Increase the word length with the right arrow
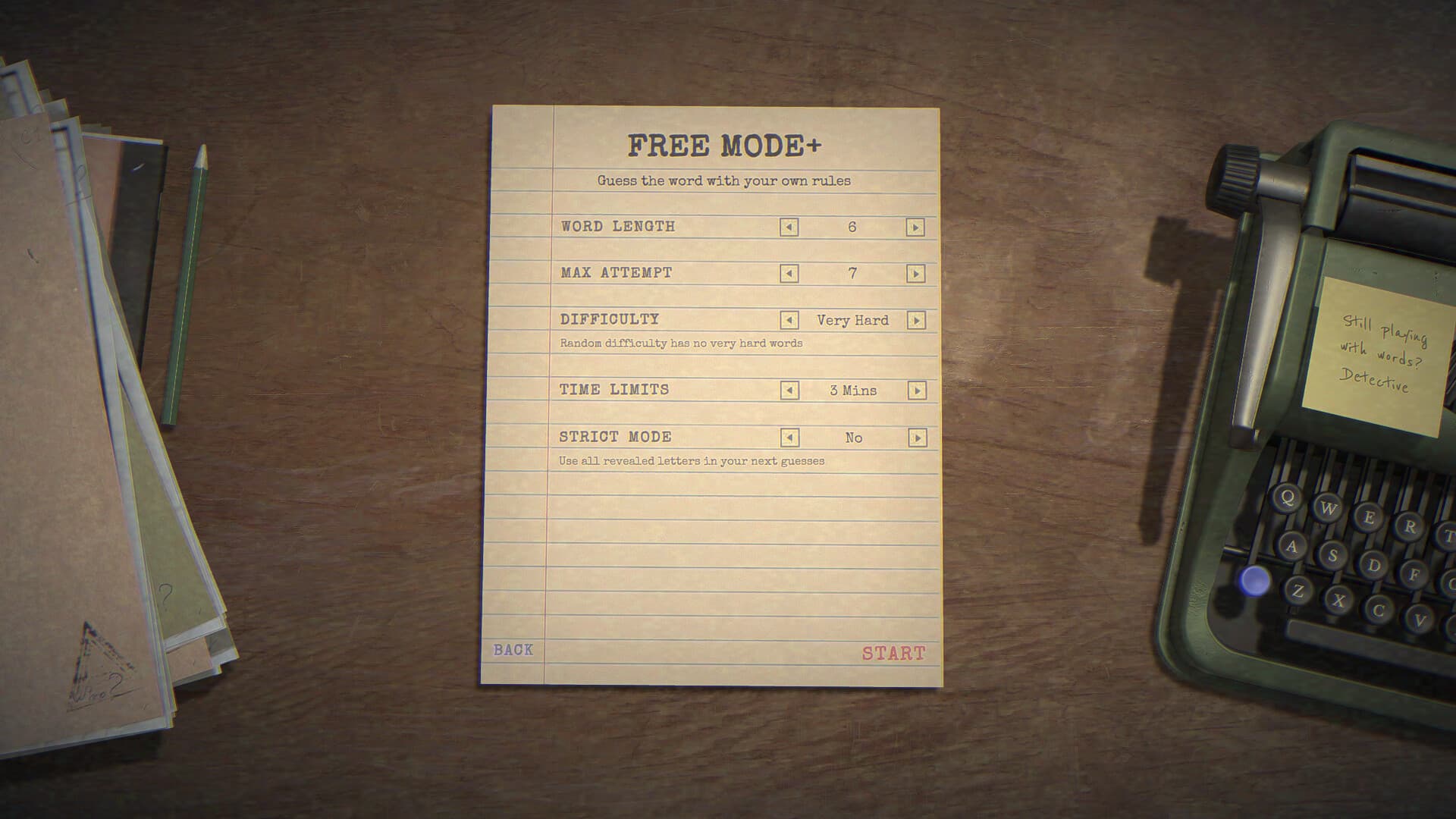Image resolution: width=1456 pixels, height=819 pixels. click(x=916, y=227)
